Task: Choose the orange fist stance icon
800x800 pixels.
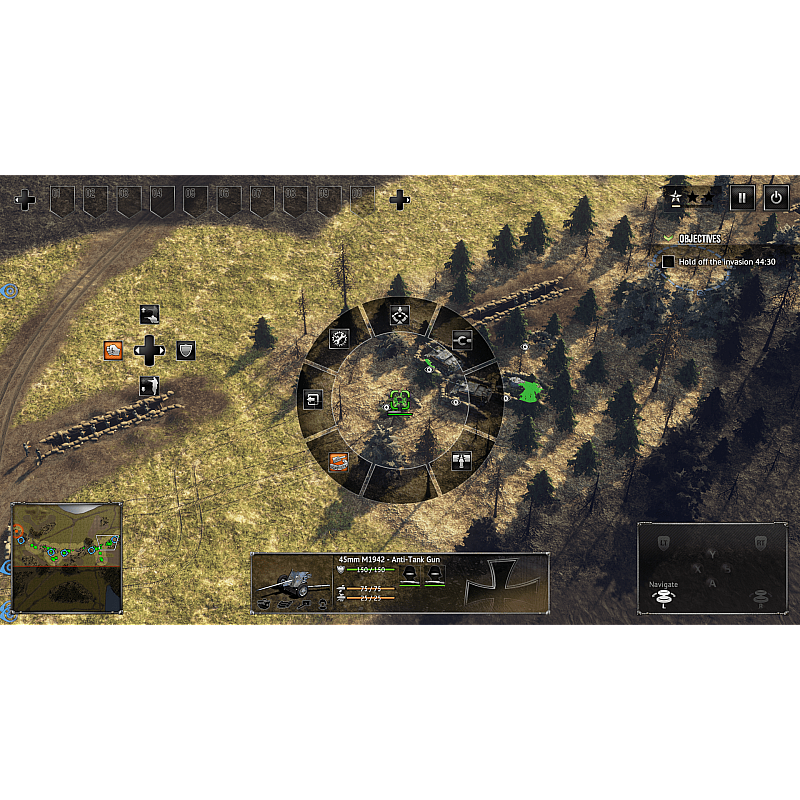Action: pyautogui.click(x=113, y=350)
